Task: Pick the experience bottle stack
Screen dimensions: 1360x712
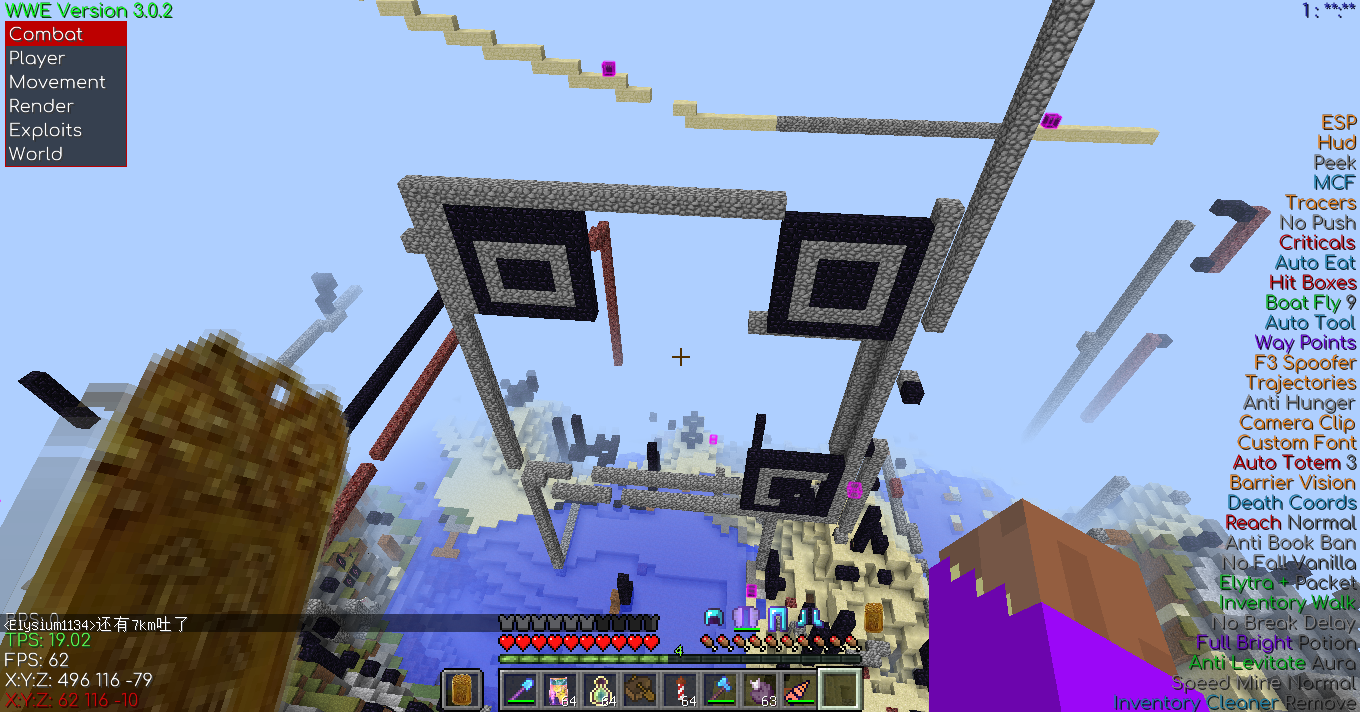Action: pyautogui.click(x=600, y=690)
